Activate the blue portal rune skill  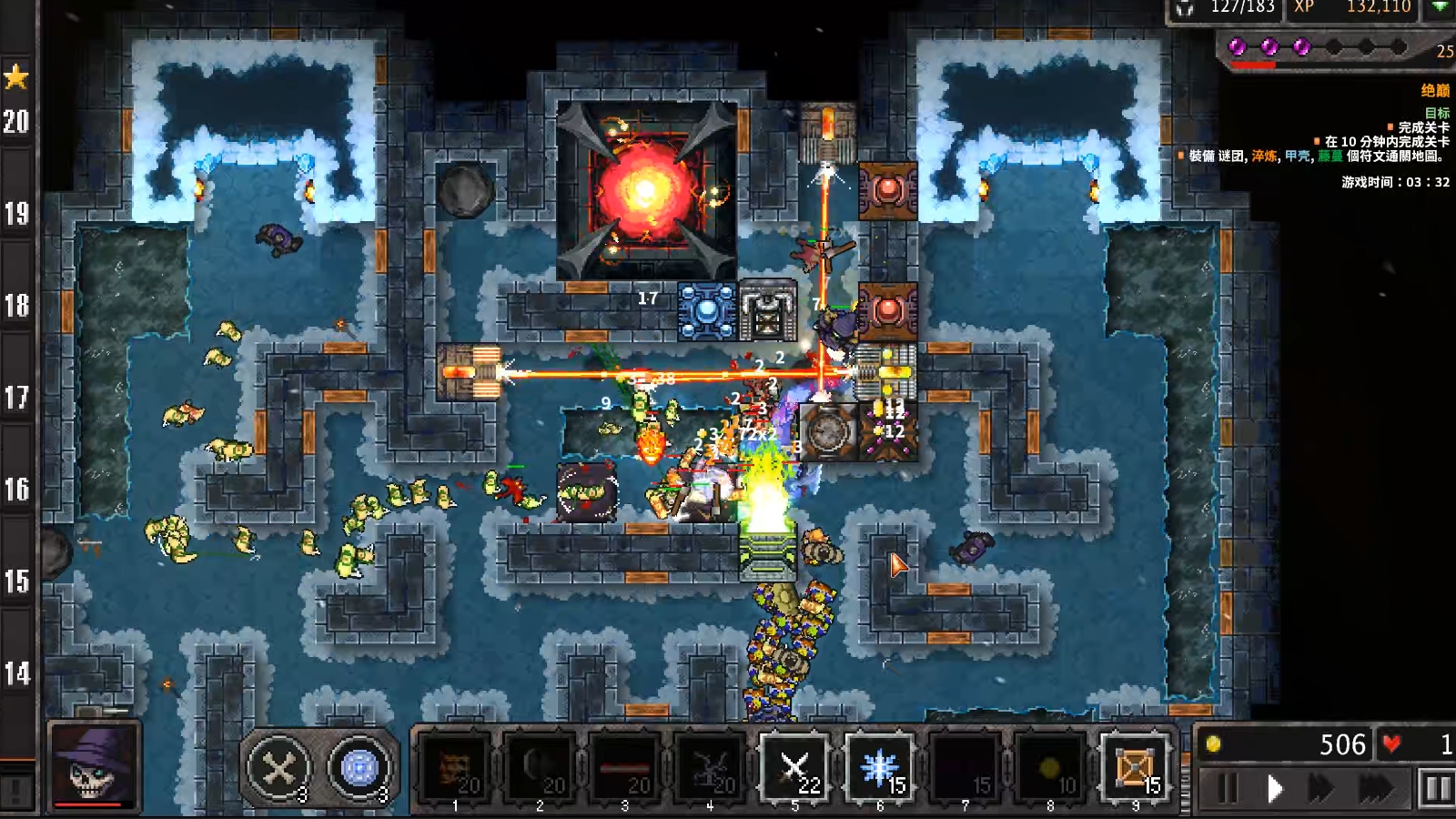click(x=359, y=770)
